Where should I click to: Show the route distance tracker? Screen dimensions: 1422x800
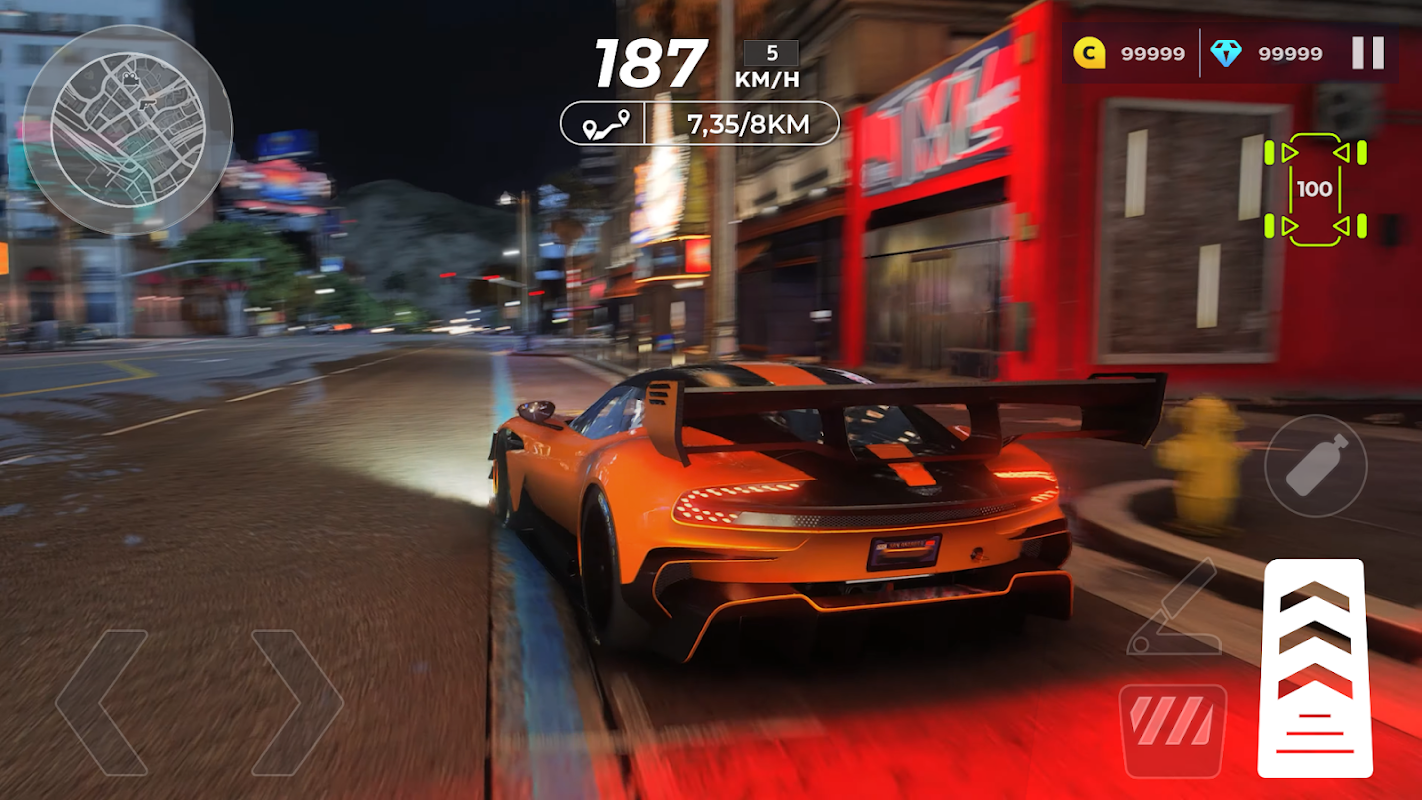click(x=699, y=123)
